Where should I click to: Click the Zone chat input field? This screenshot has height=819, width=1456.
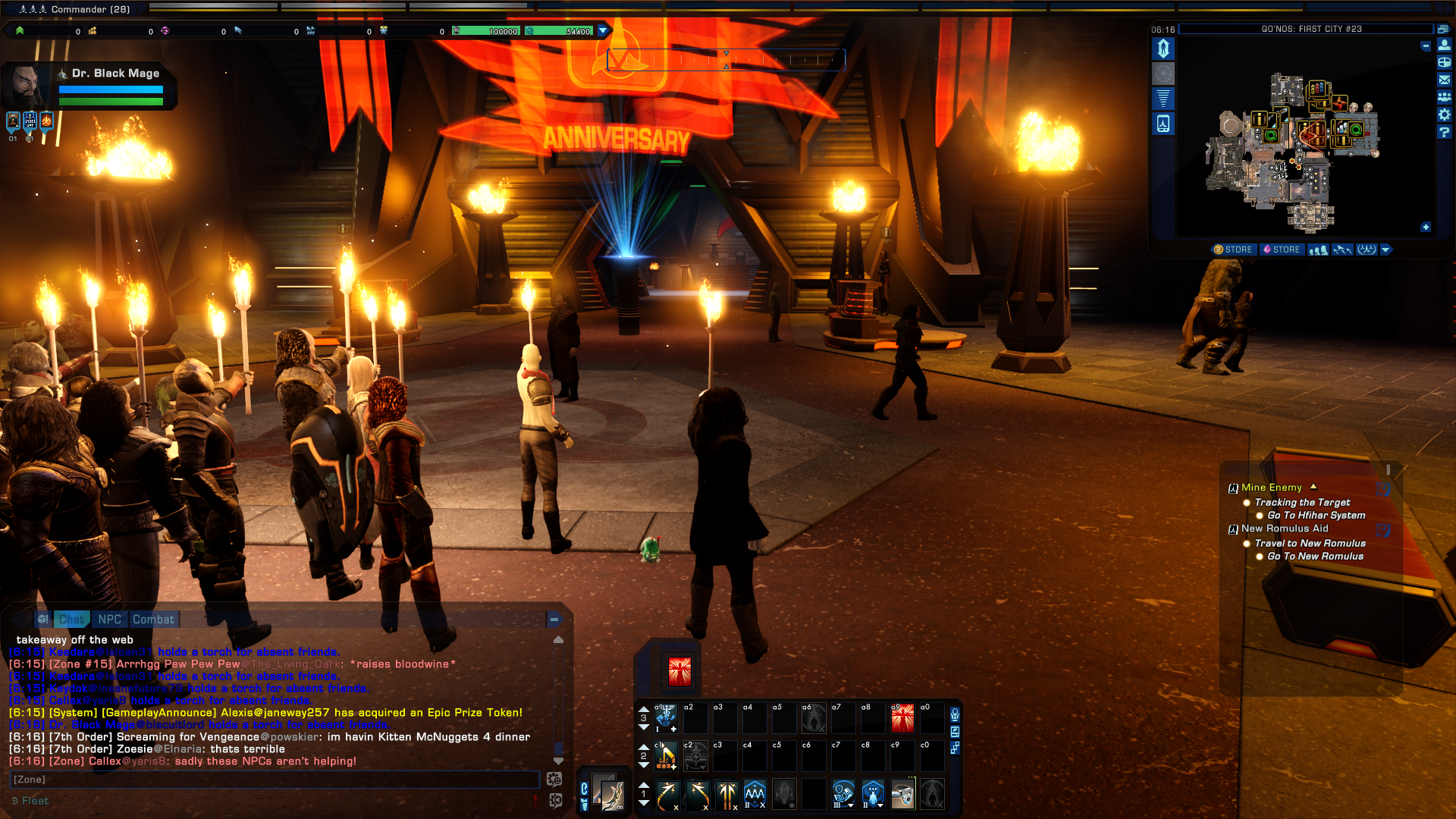pyautogui.click(x=273, y=780)
